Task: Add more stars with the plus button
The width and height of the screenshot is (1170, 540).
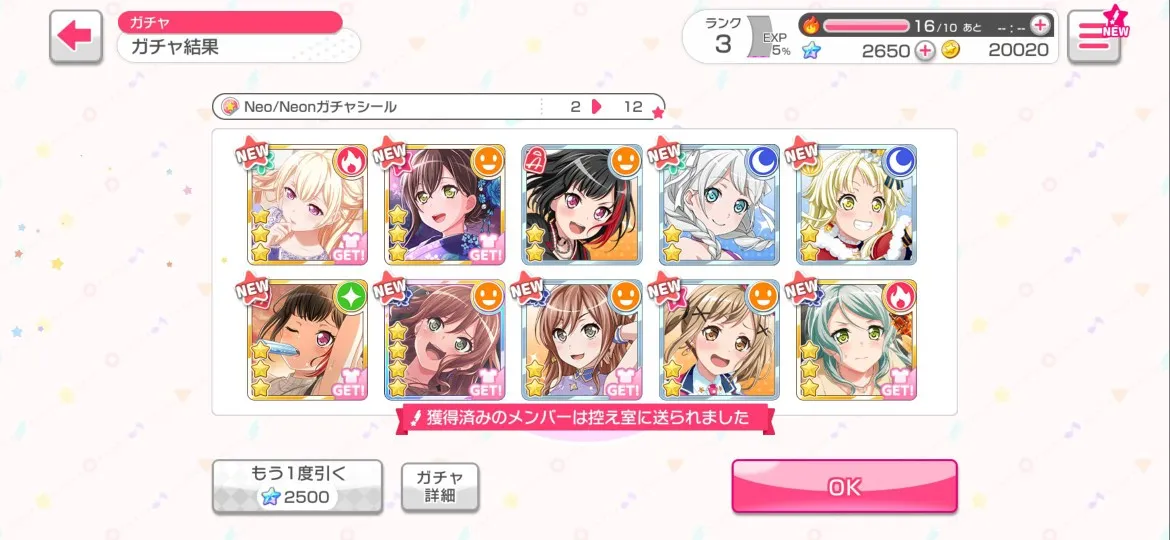Action: pos(925,51)
